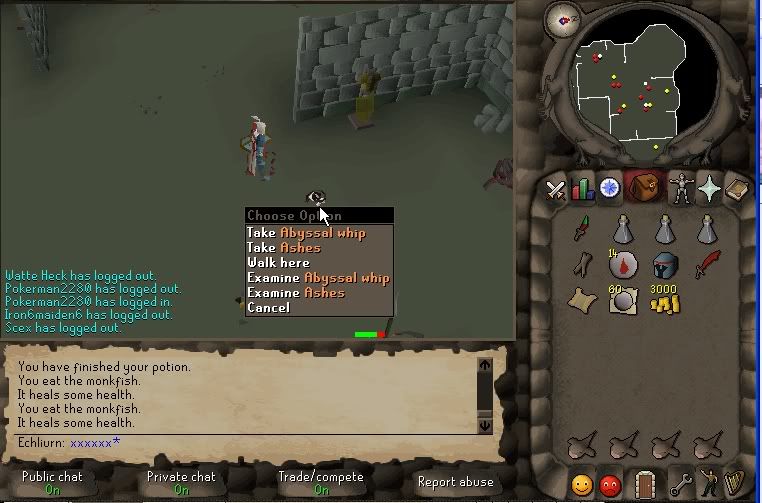Open the prayer star tab
Screen dimensions: 762x503
point(709,189)
